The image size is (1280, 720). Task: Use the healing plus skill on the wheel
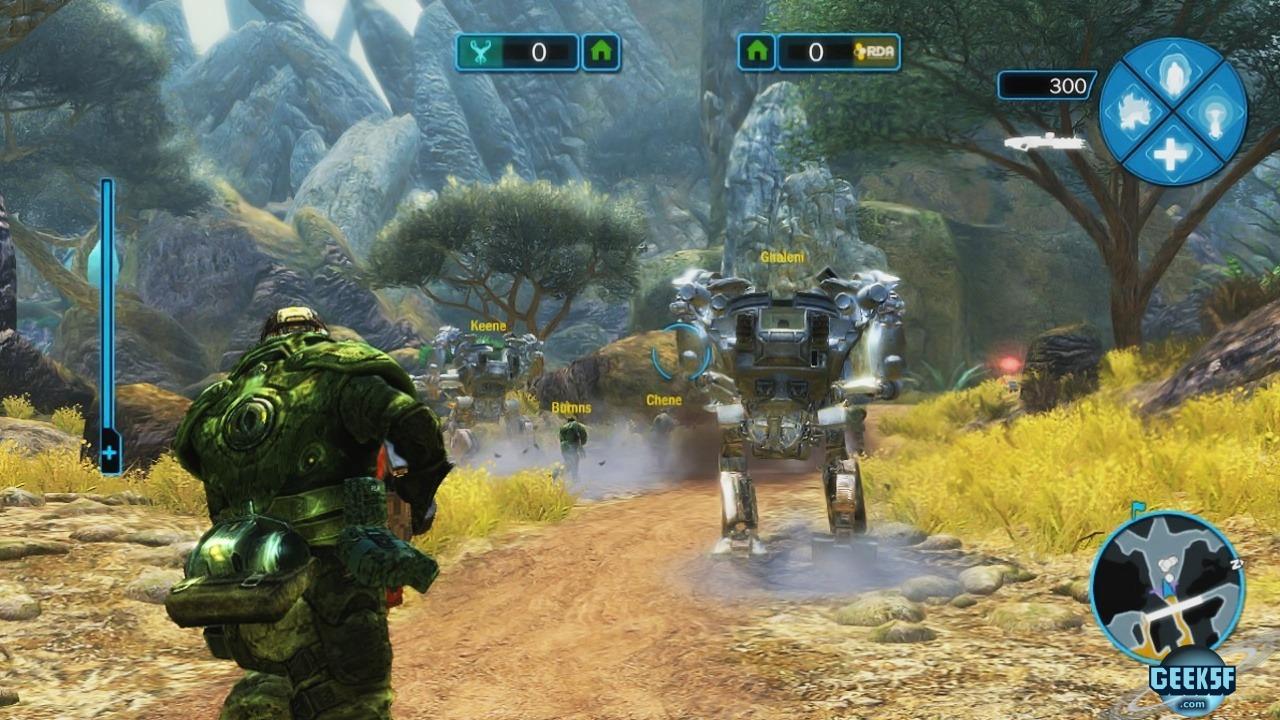[x=1172, y=152]
